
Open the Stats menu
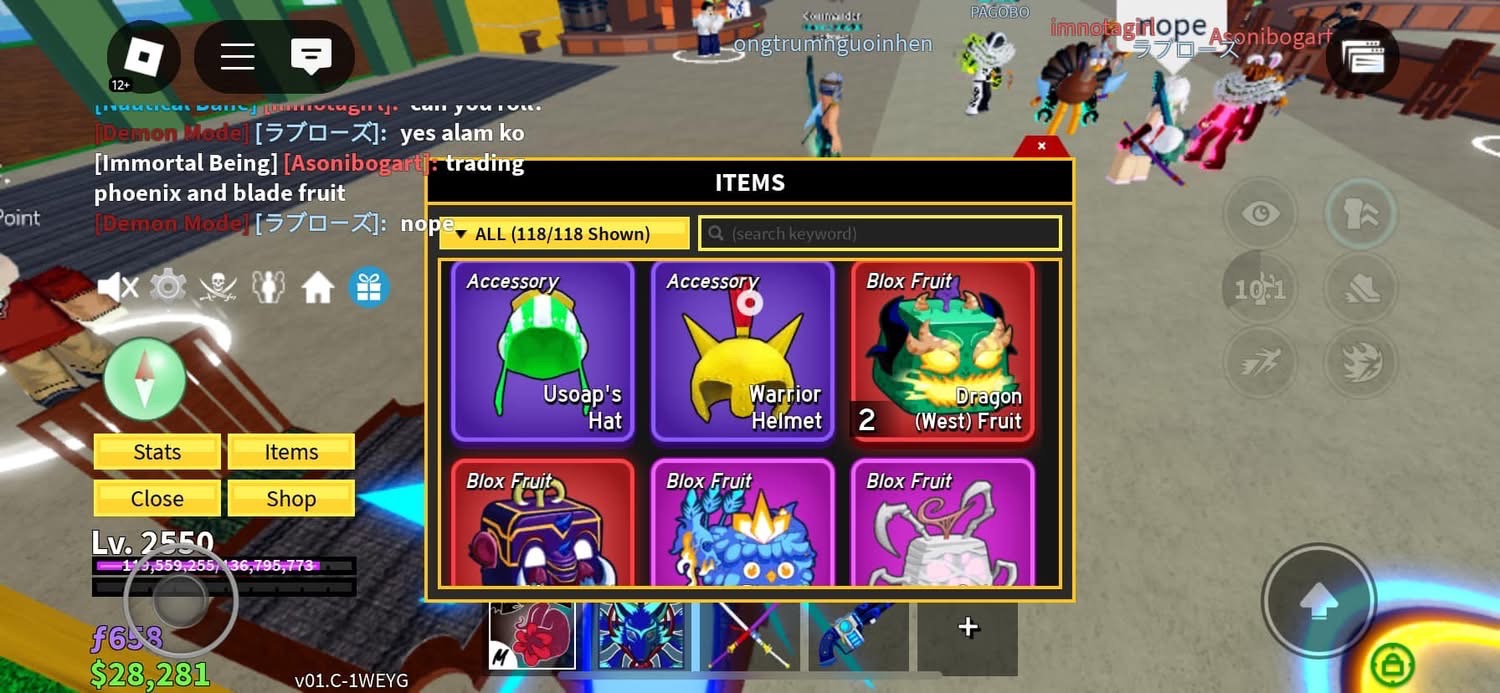click(x=157, y=452)
